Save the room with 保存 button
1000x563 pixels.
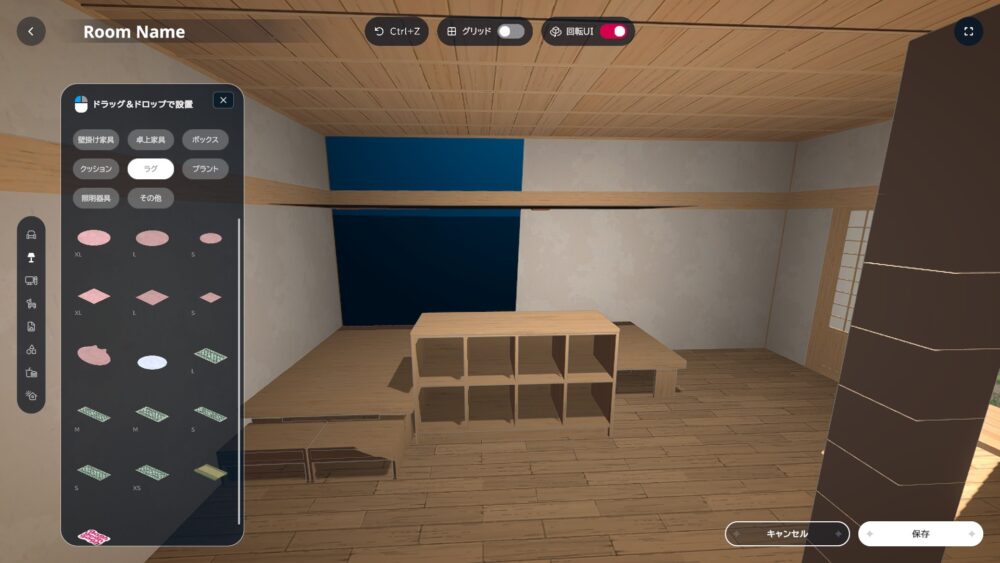coord(920,534)
